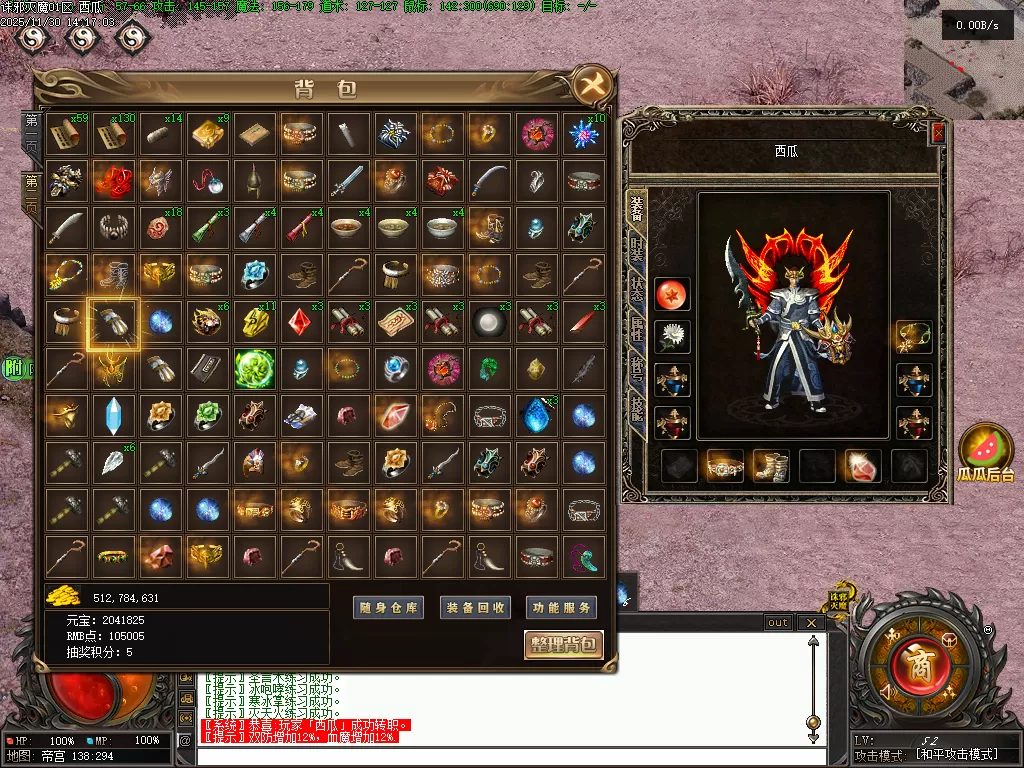Close the character equipment panel
The width and height of the screenshot is (1024, 768).
coord(938,133)
